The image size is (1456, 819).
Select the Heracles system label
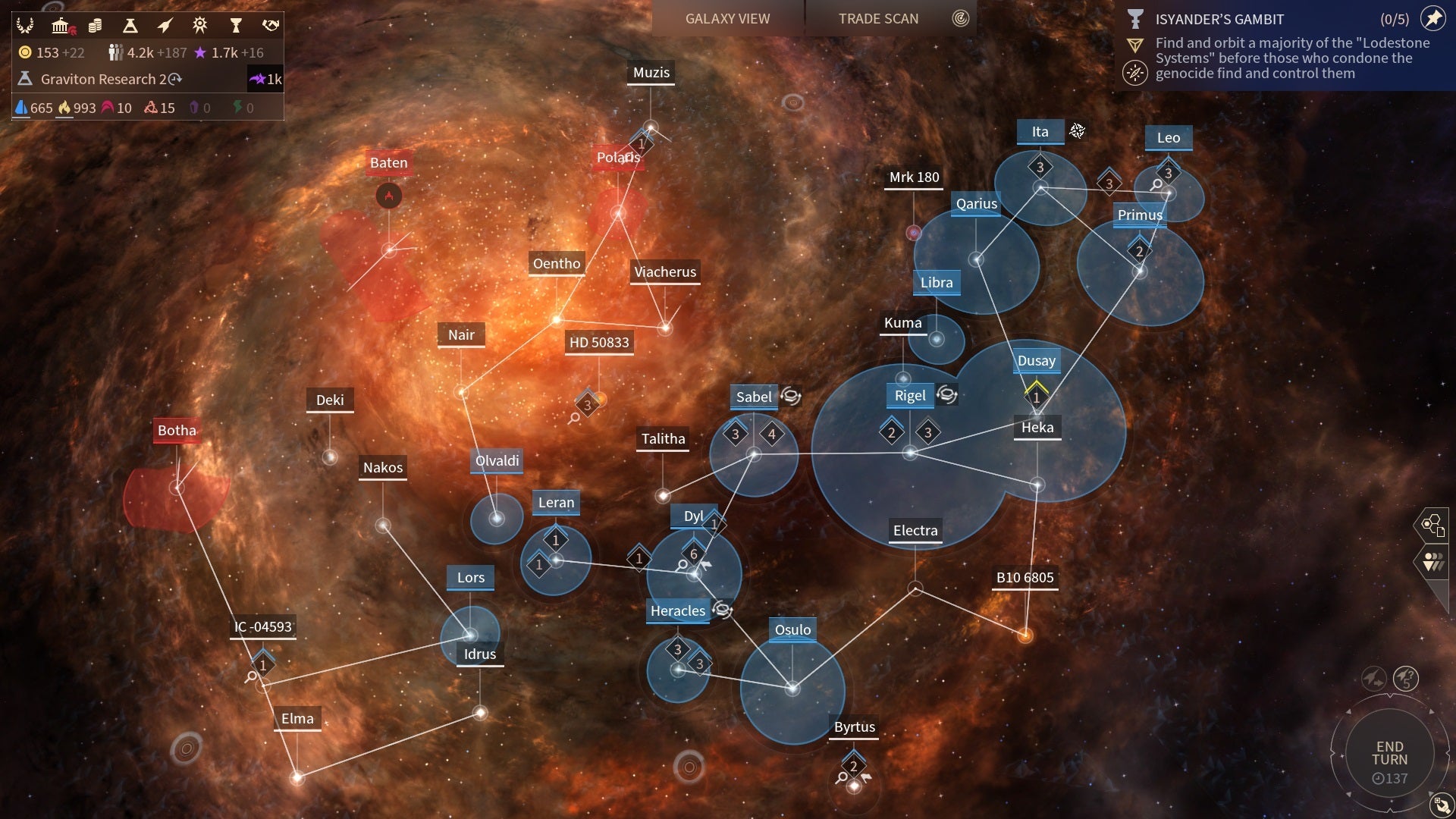[x=677, y=610]
